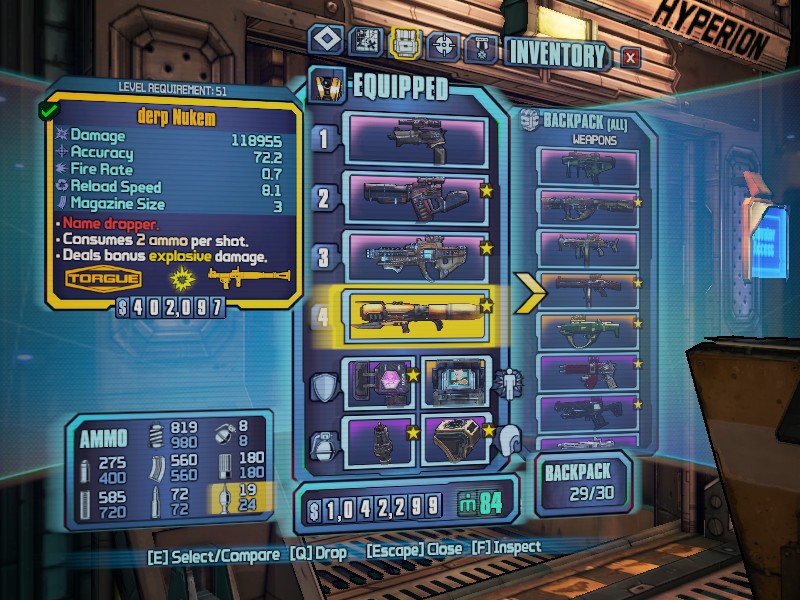The width and height of the screenshot is (800, 600).
Task: Select the equipped shield item
Action: [x=379, y=382]
